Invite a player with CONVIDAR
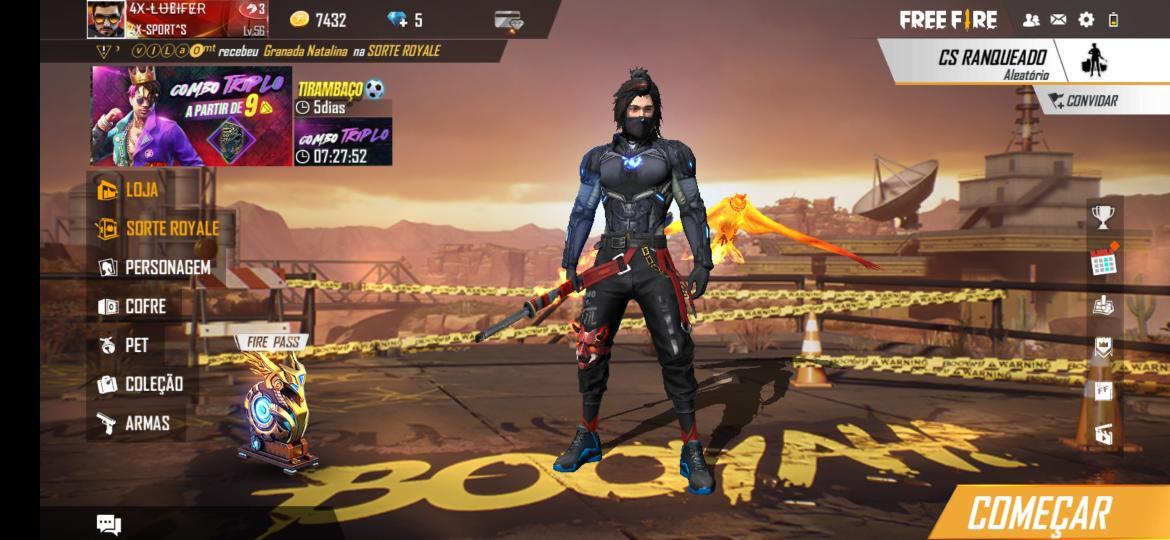Screen dimensions: 1170x540 tap(1084, 100)
